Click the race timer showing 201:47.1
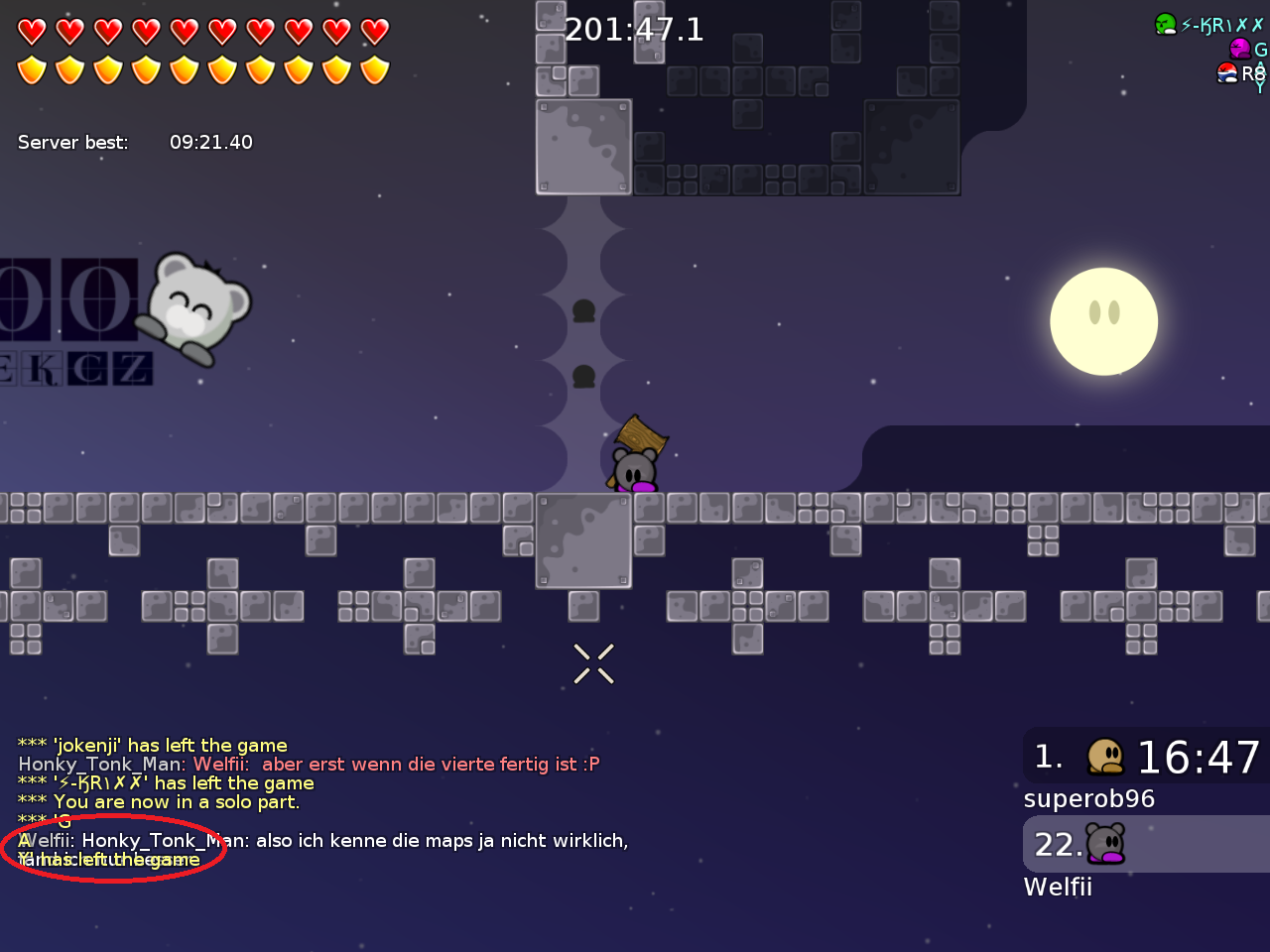Viewport: 1270px width, 952px height. coord(633,30)
